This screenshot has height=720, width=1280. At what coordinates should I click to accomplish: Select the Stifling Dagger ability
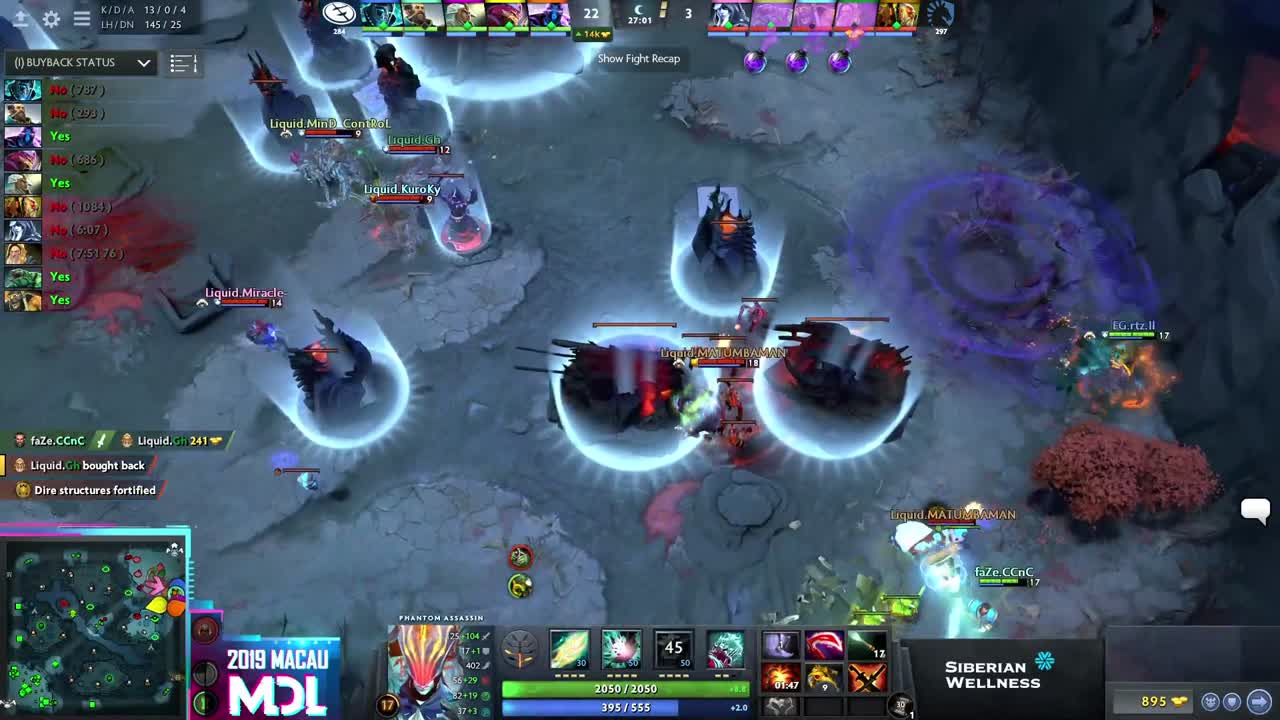569,647
